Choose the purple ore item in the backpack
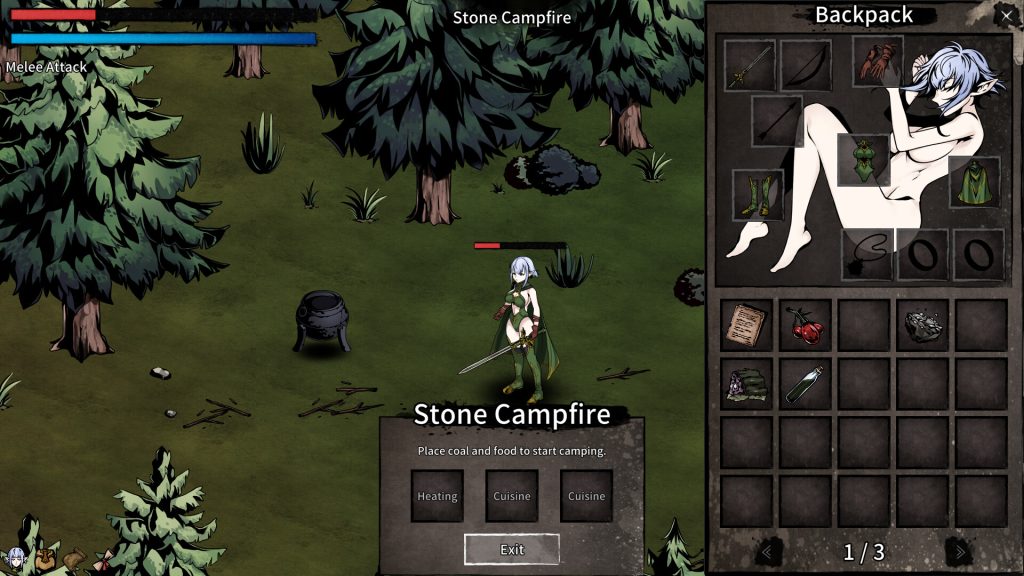 pyautogui.click(x=746, y=384)
